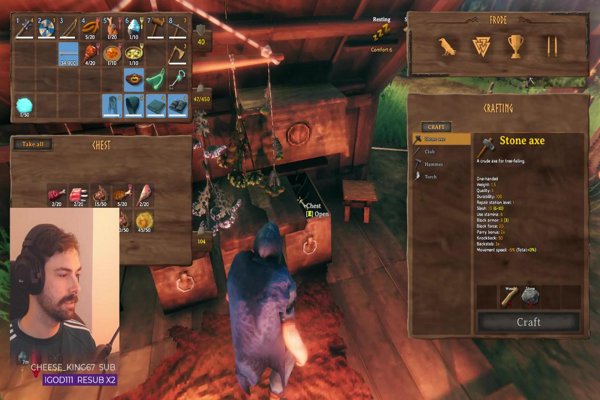Take all items from the chest
The image size is (600, 400).
(x=33, y=145)
